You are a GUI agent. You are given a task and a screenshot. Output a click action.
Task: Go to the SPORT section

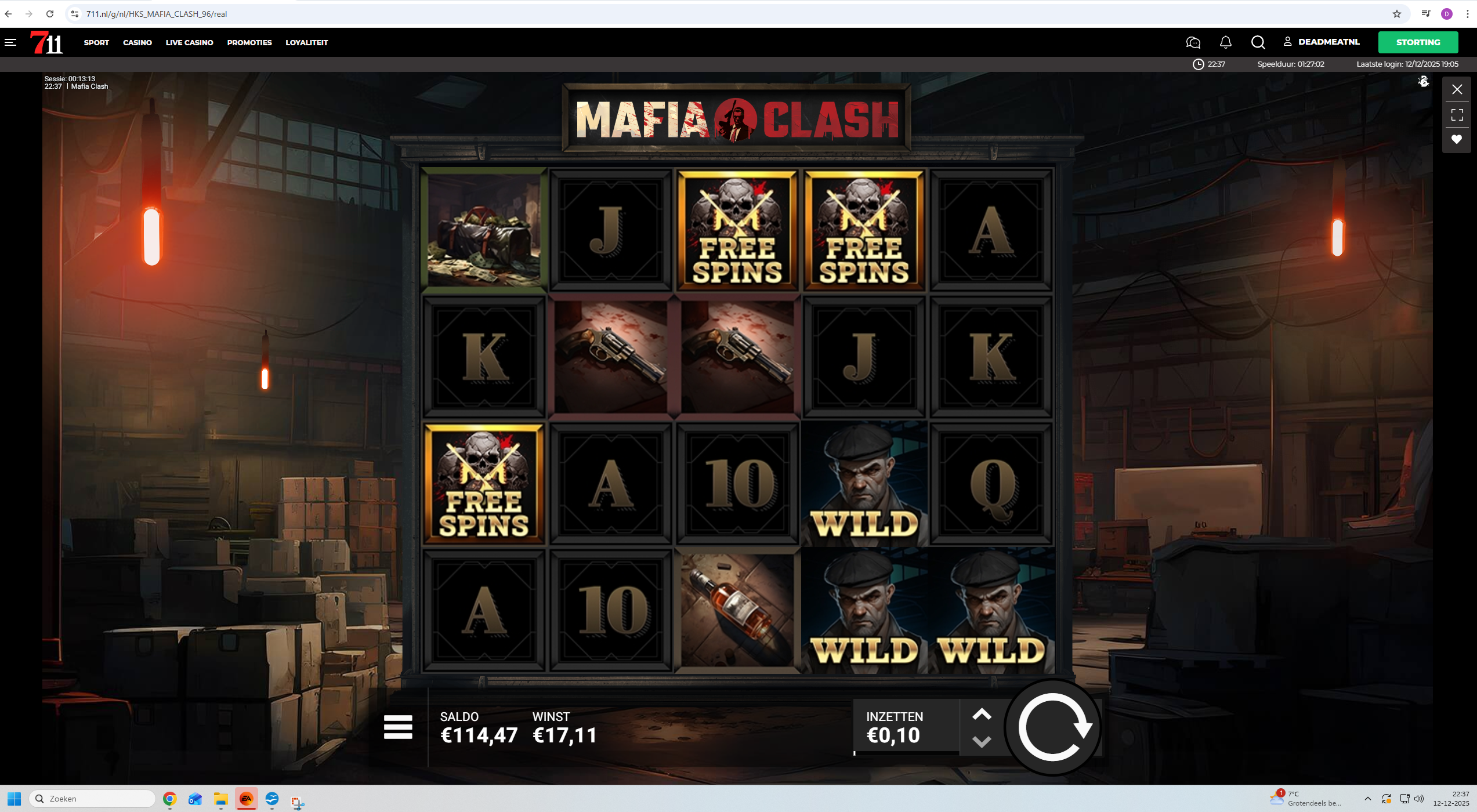[96, 42]
